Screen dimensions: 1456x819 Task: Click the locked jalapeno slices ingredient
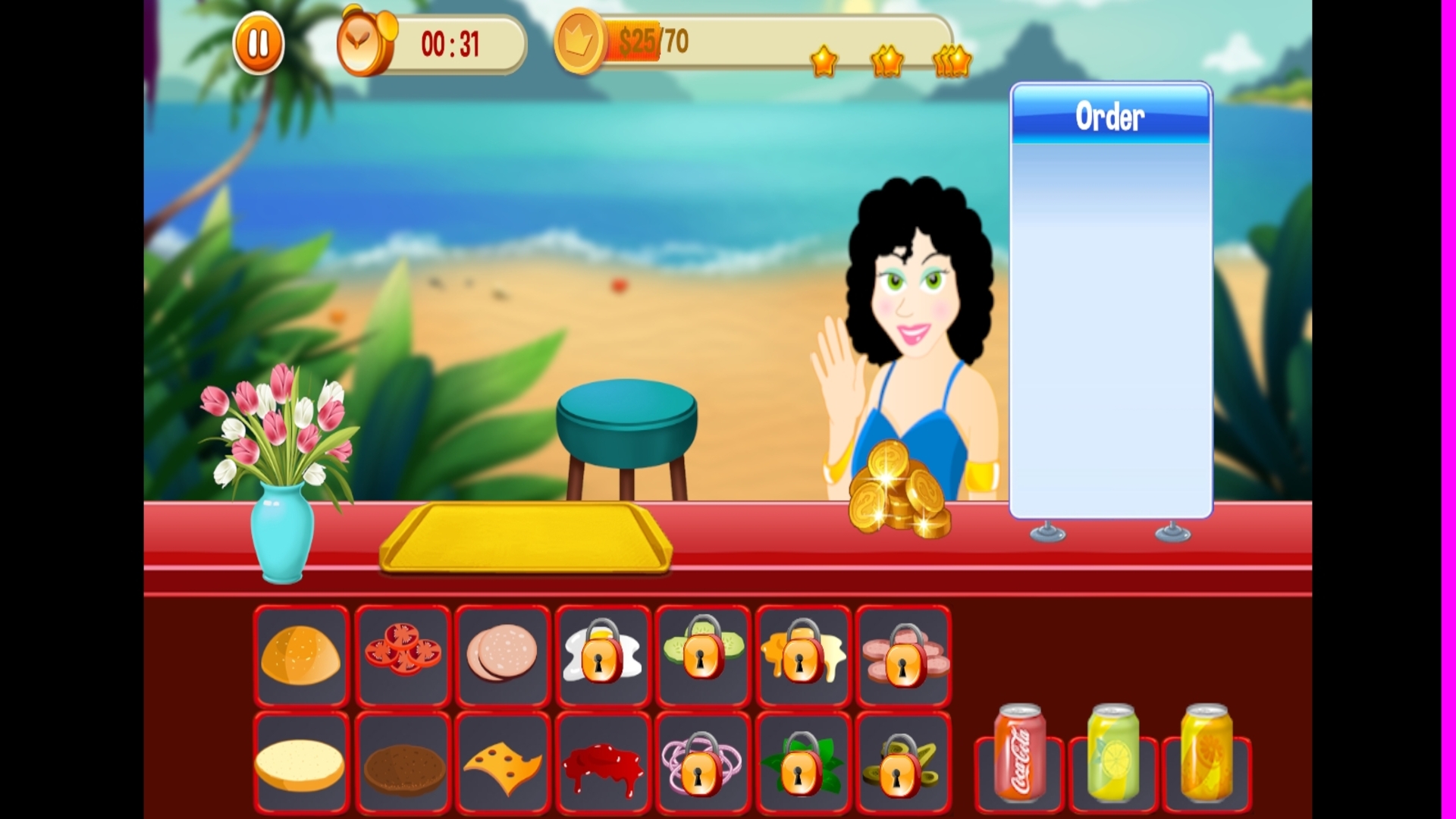pyautogui.click(x=902, y=761)
